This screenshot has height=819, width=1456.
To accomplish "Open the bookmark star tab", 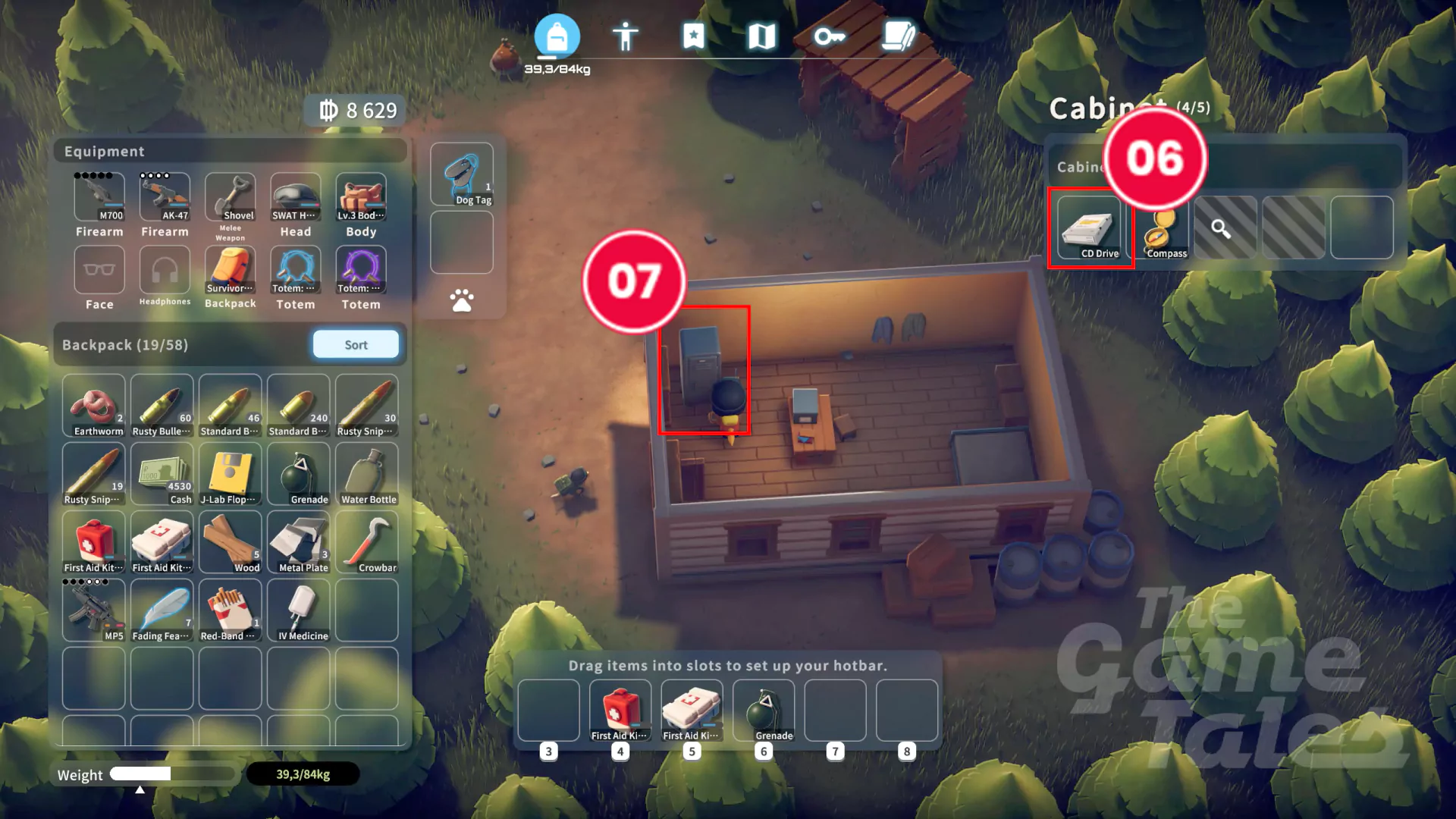I will 693,36.
